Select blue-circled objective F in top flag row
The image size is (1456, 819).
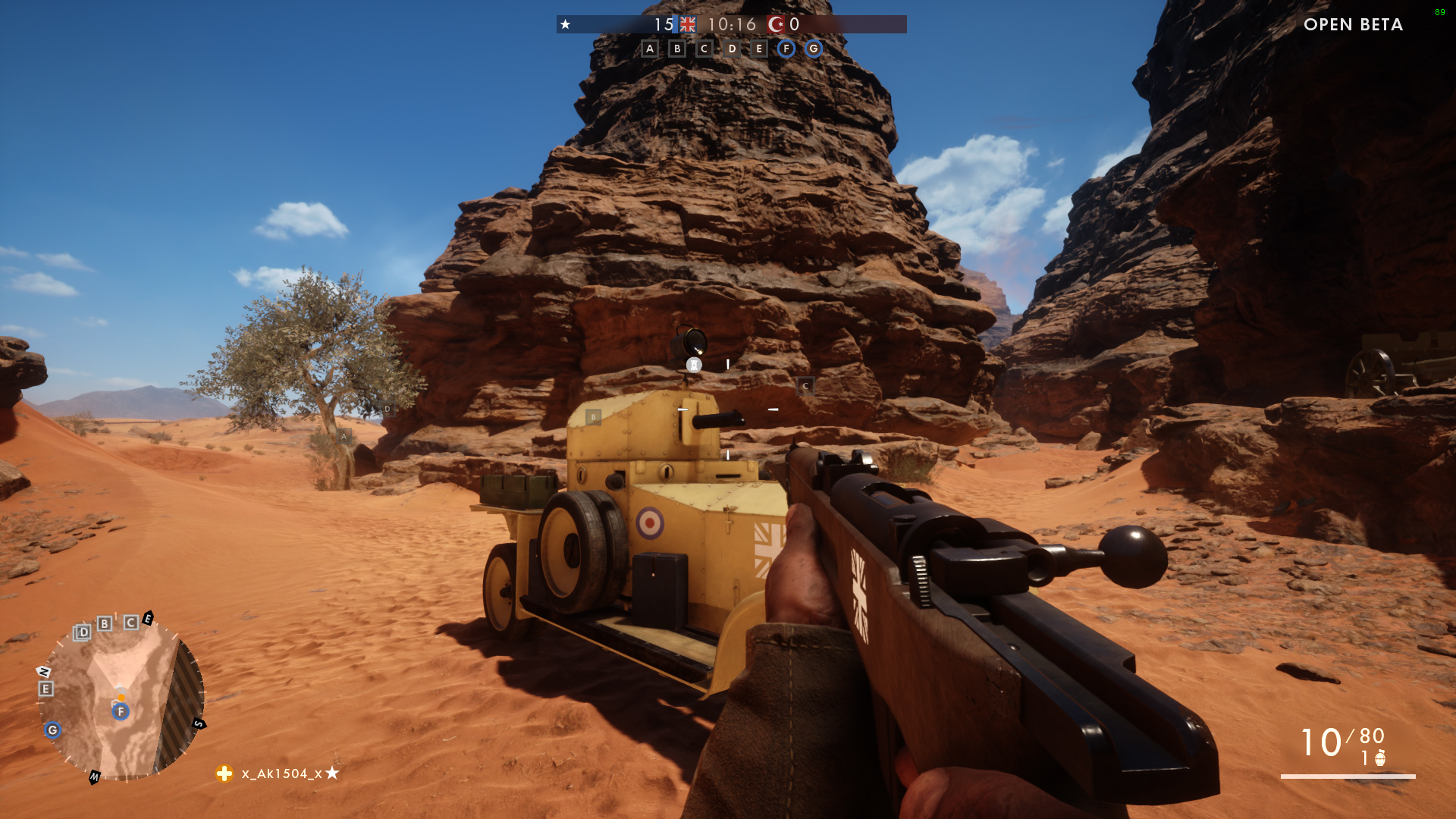point(786,49)
